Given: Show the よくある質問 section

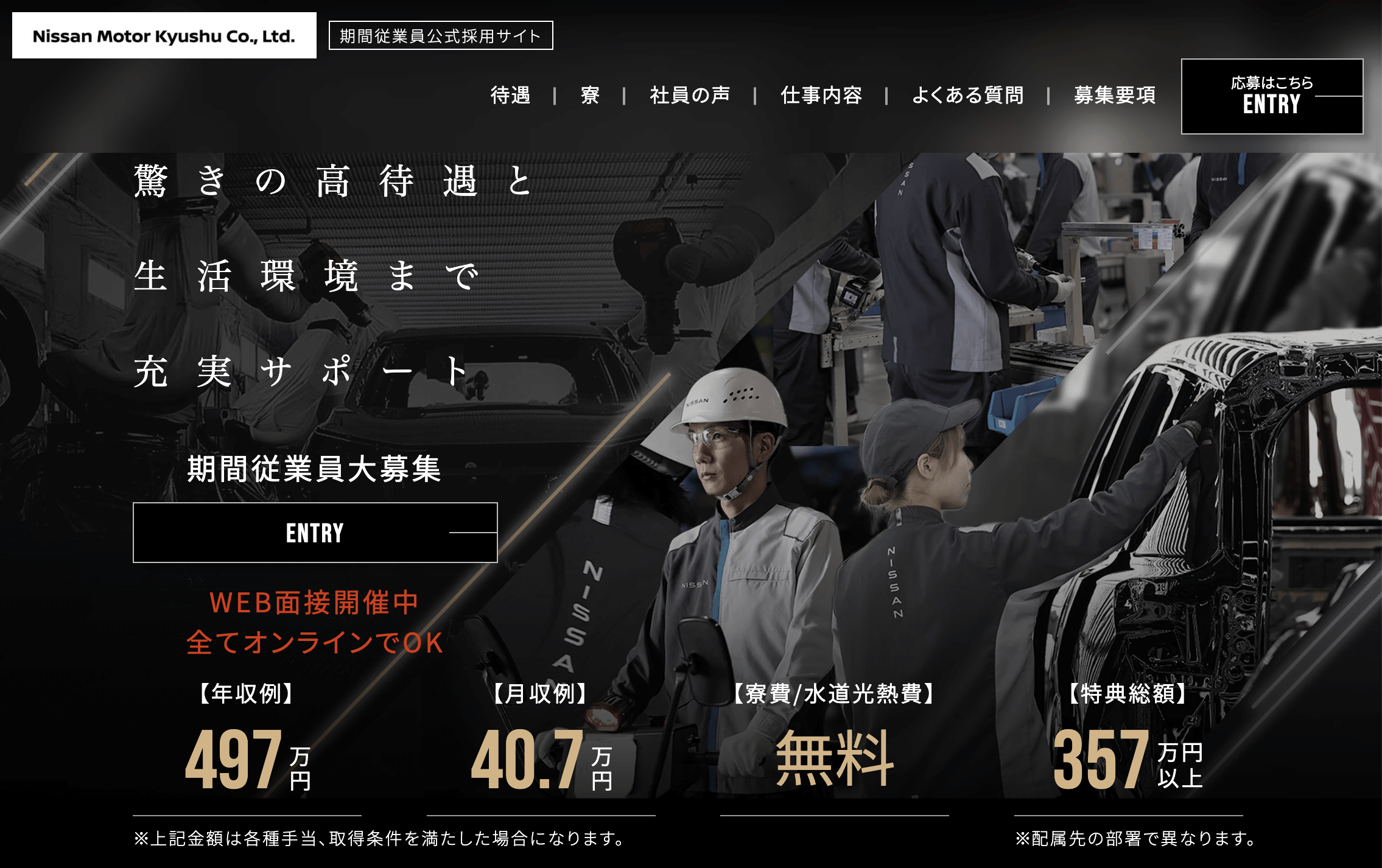Looking at the screenshot, I should 967,96.
